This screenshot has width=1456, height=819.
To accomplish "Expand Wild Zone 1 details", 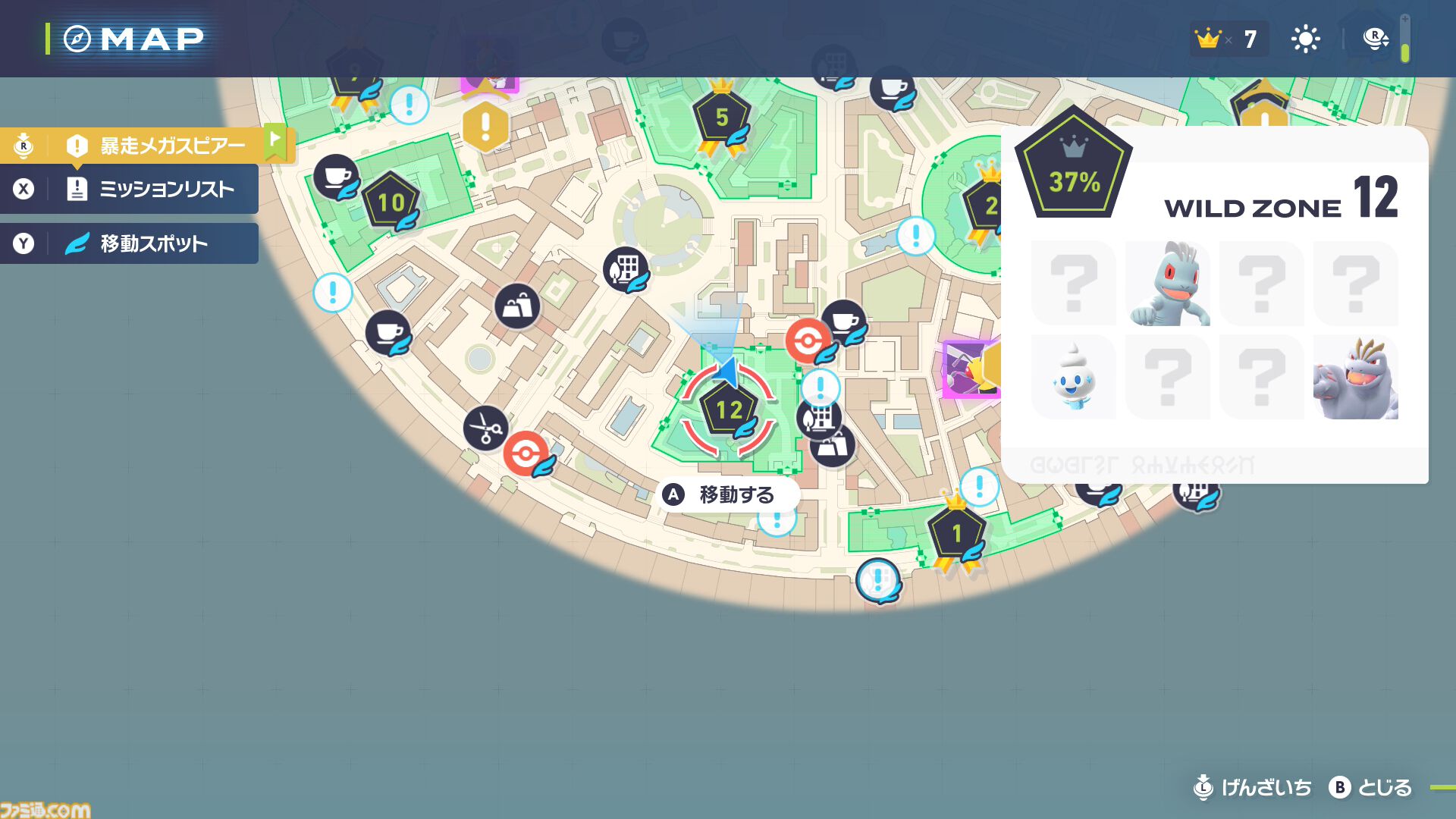I will [x=957, y=532].
